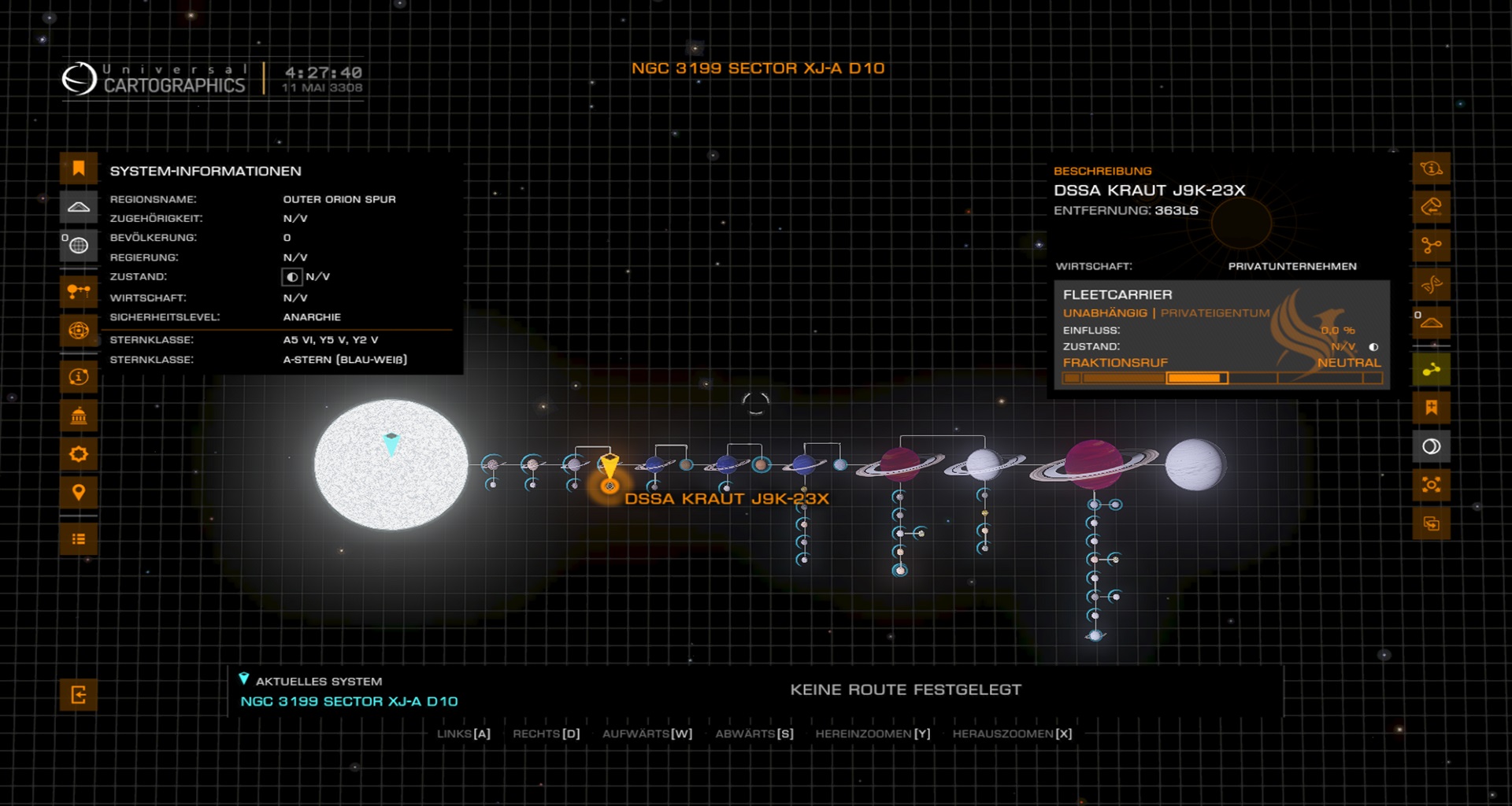Show the left sidebar orbit info panel
The height and width of the screenshot is (806, 1512).
tap(79, 377)
